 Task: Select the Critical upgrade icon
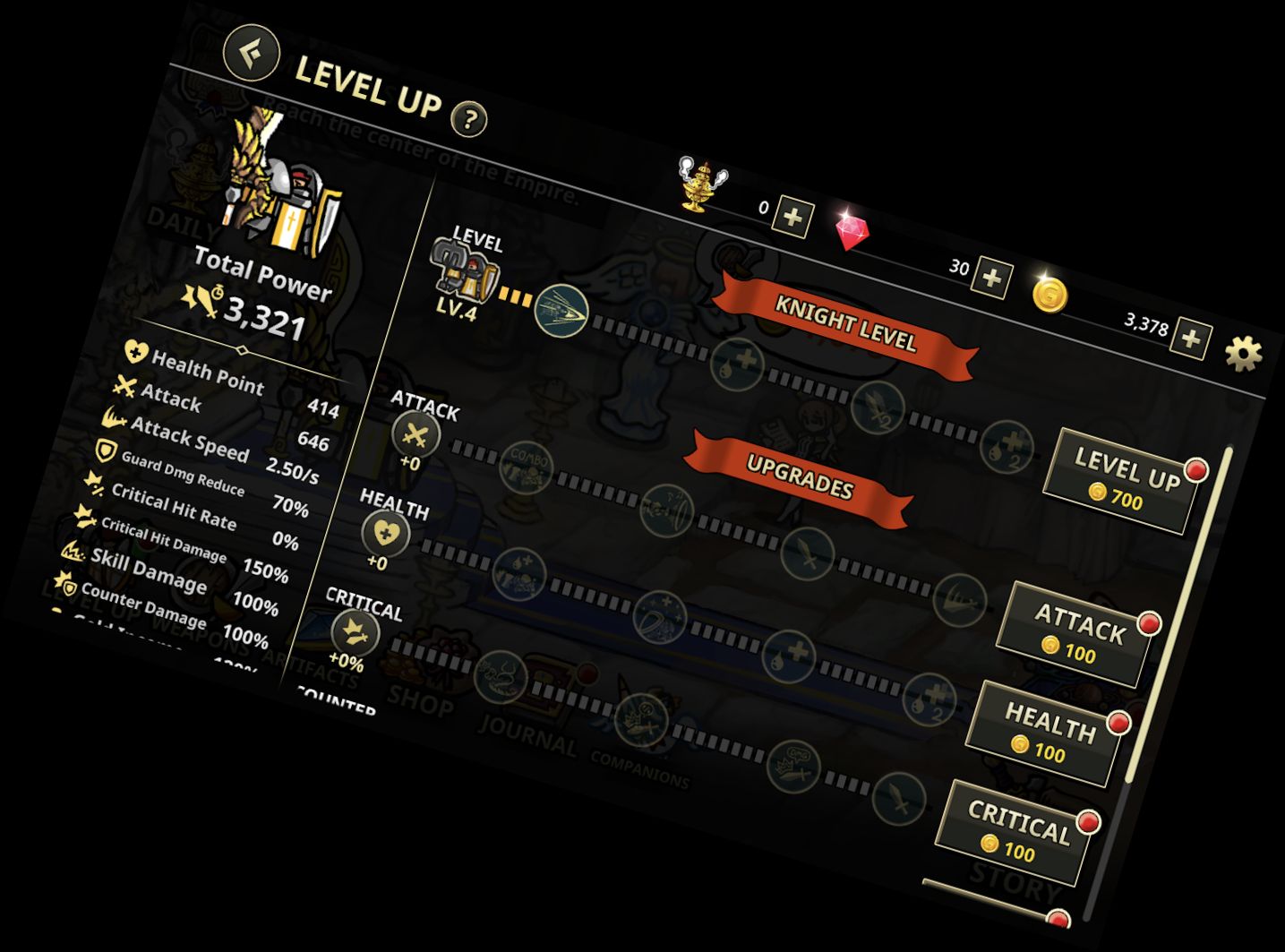tap(356, 631)
